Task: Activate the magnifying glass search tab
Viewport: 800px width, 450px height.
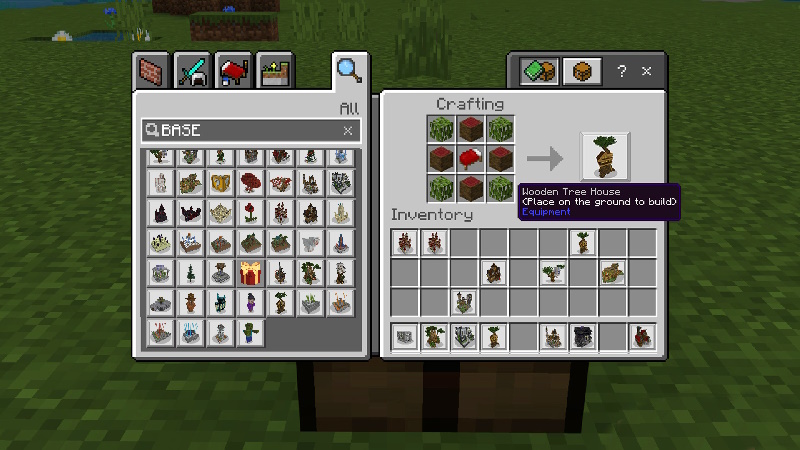Action: 348,70
